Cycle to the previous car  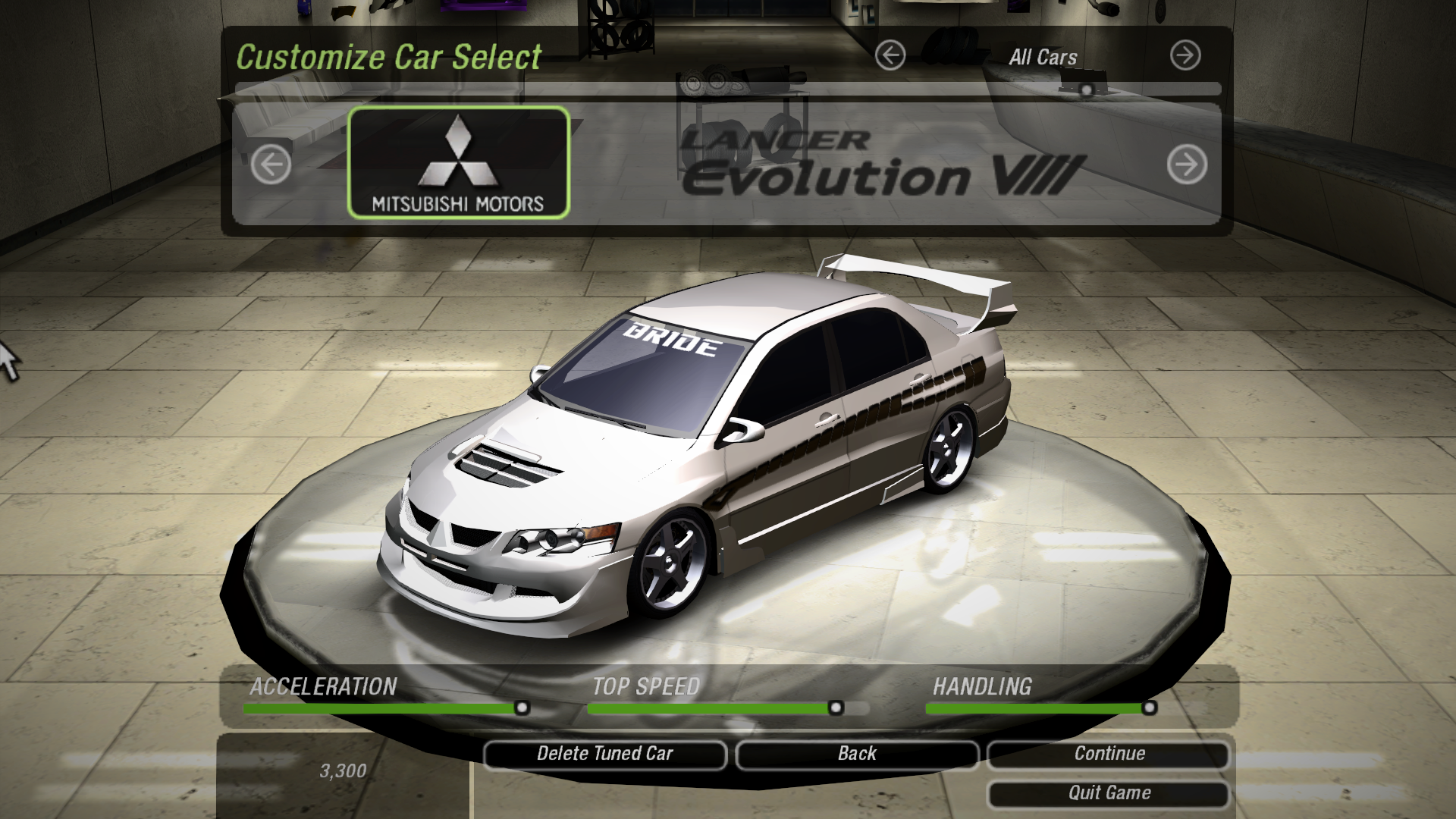click(271, 164)
